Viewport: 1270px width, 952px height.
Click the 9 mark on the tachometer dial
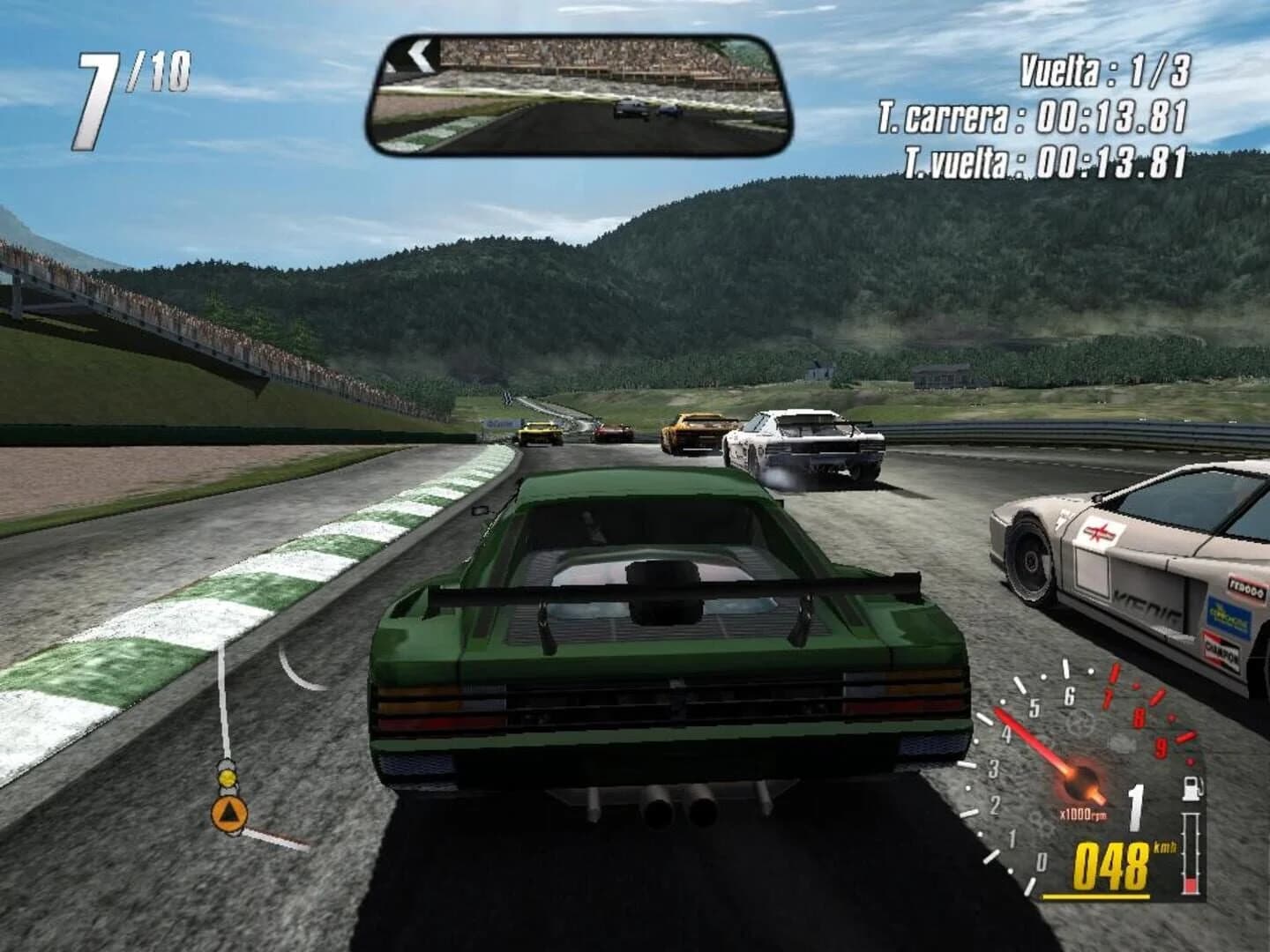1160,747
